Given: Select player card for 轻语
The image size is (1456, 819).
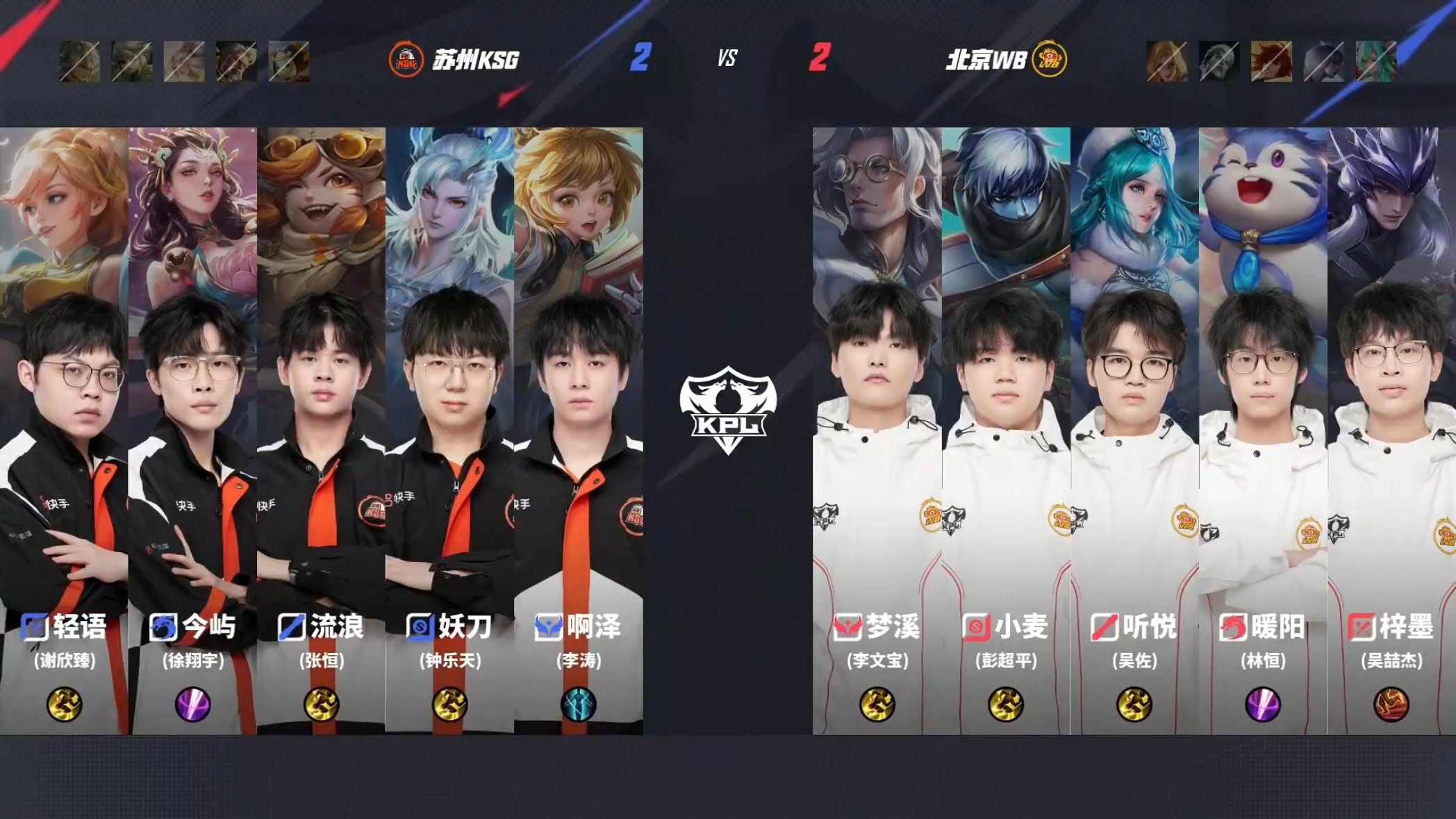Looking at the screenshot, I should point(64,431).
